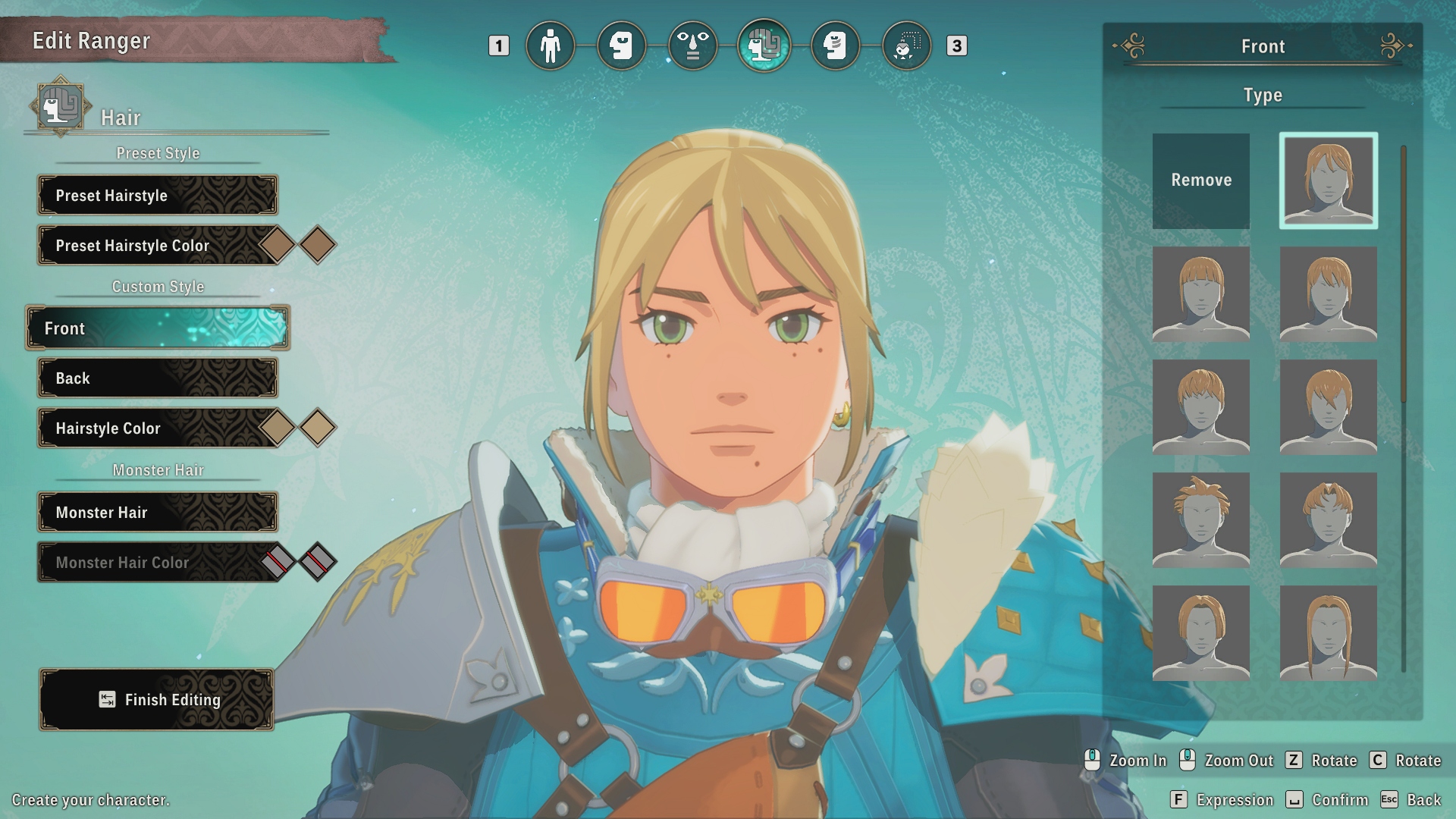The width and height of the screenshot is (1456, 819).
Task: Pick the straight blunt bangs hair thumbnail
Action: click(1200, 293)
